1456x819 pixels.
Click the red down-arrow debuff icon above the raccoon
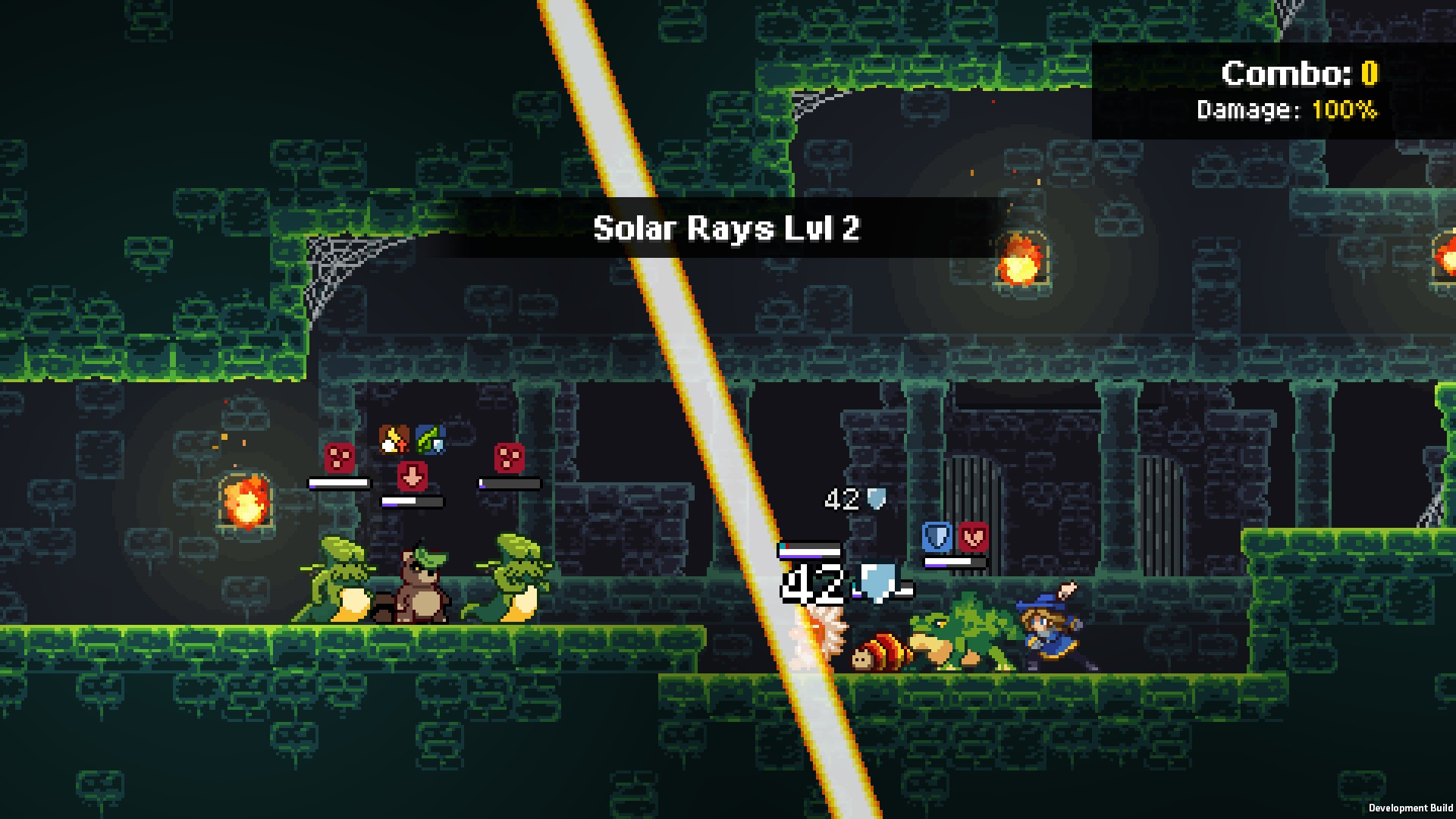(x=412, y=476)
